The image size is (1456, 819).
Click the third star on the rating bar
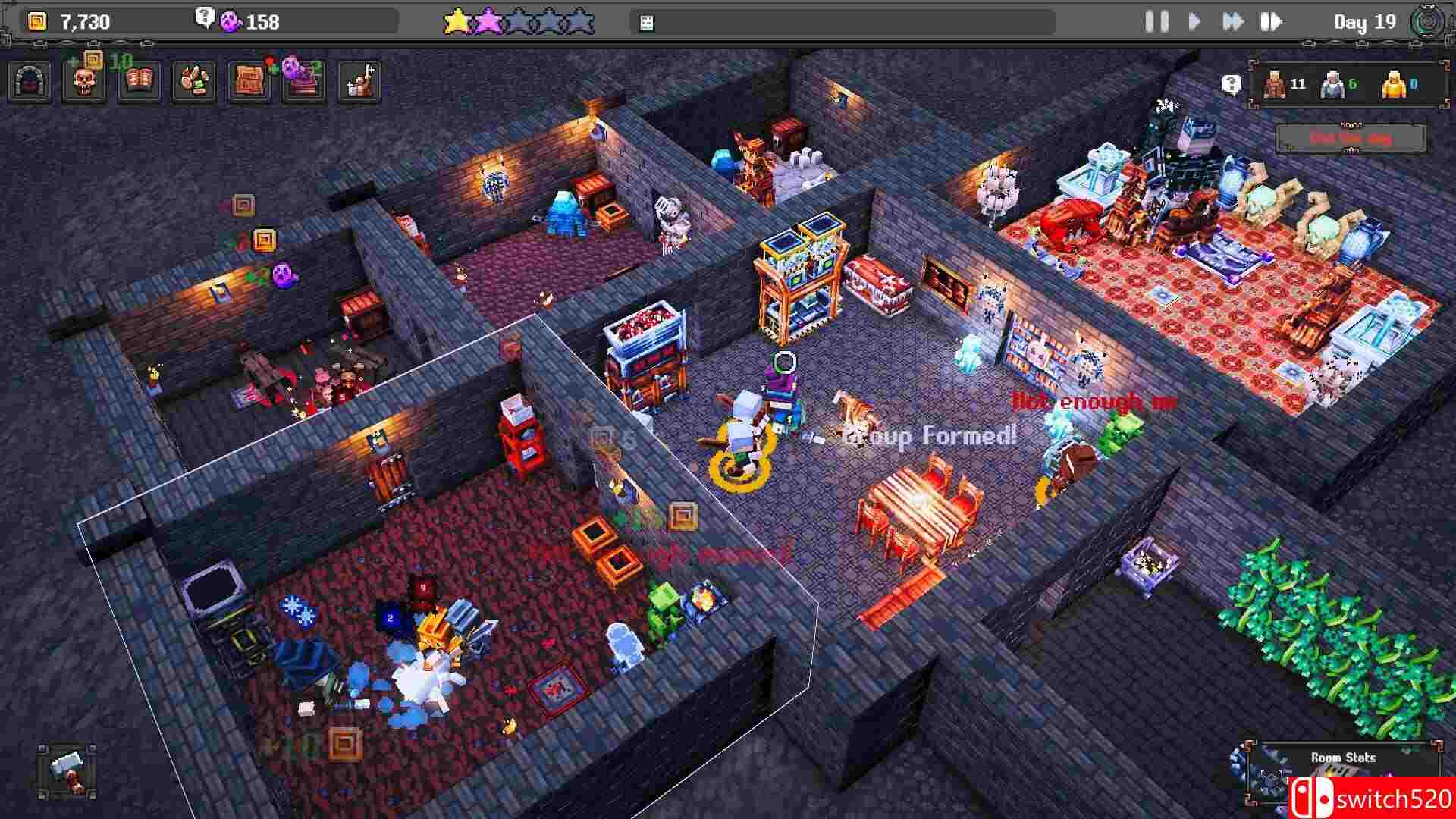pyautogui.click(x=520, y=20)
